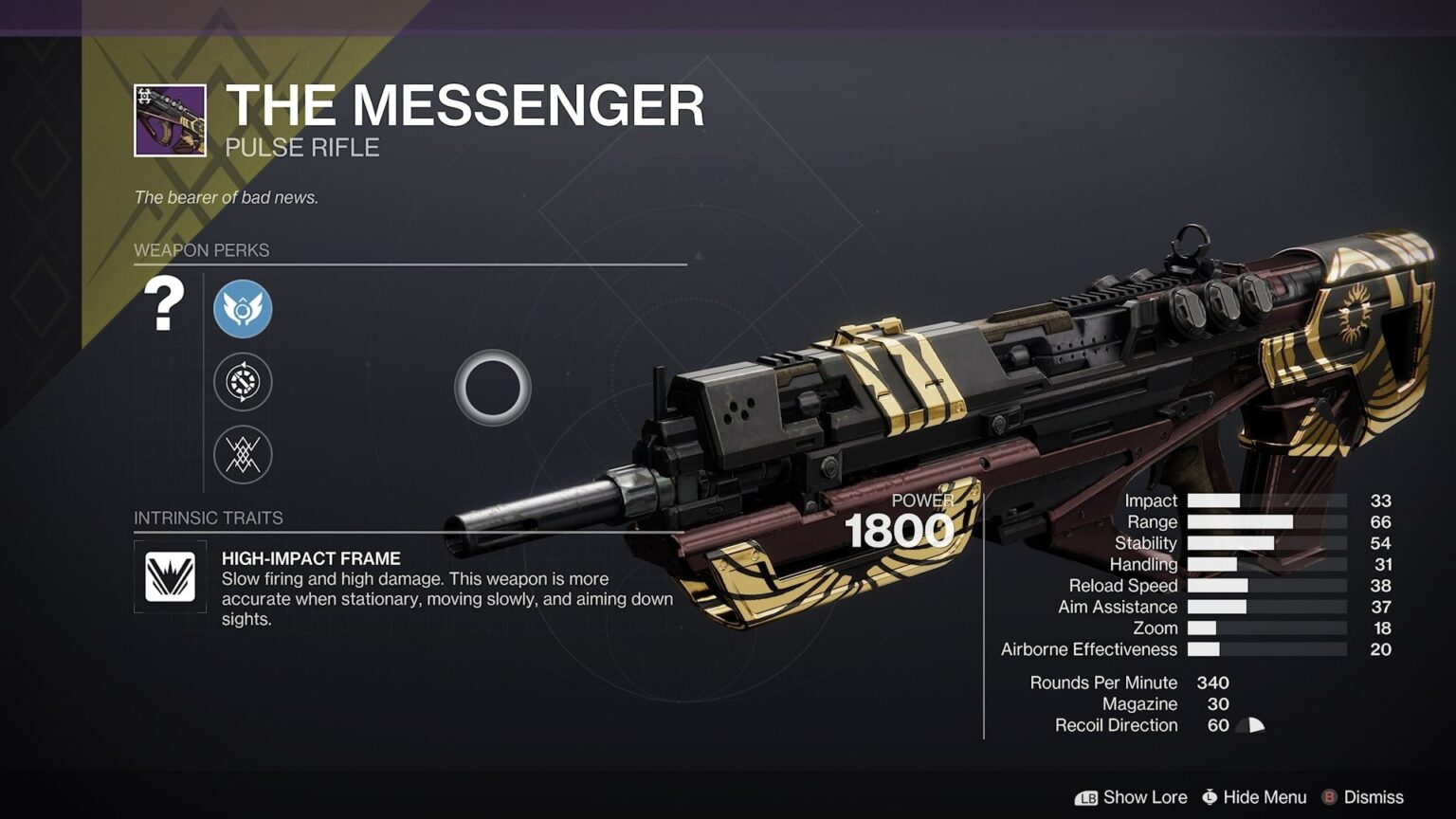
Task: Expand the Intrinsic Traits section
Action: click(x=209, y=518)
